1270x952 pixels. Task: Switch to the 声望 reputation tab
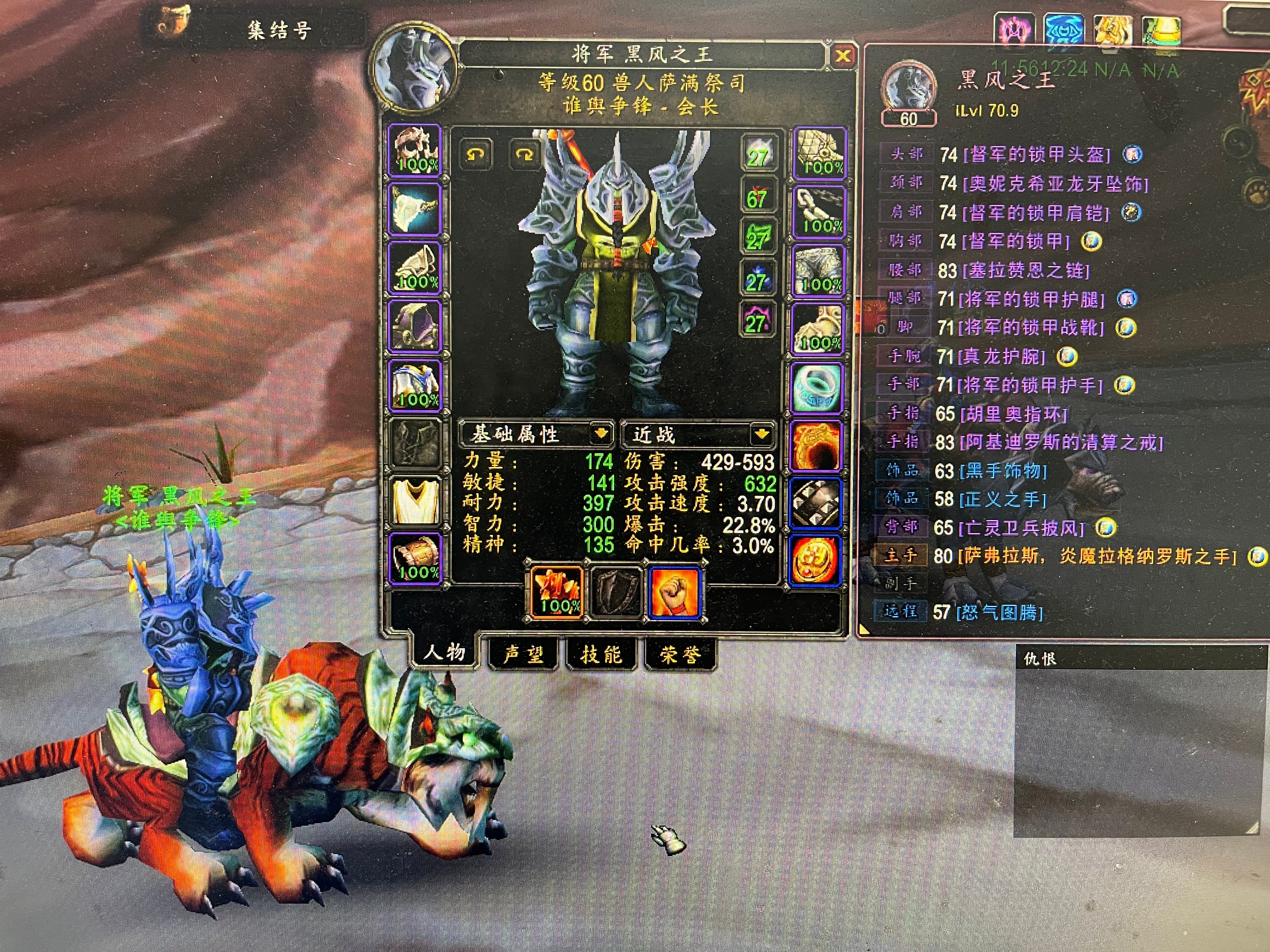click(x=523, y=654)
